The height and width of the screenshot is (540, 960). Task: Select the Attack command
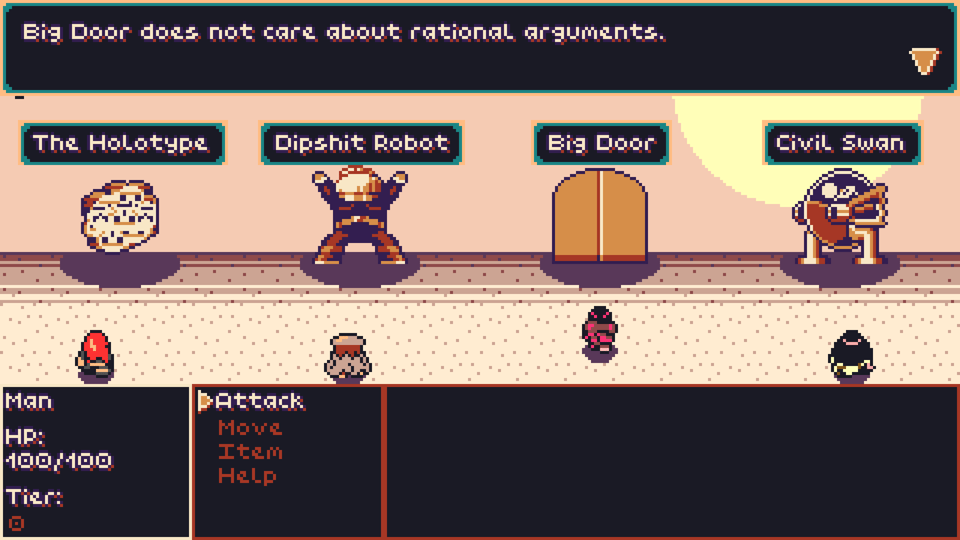260,401
